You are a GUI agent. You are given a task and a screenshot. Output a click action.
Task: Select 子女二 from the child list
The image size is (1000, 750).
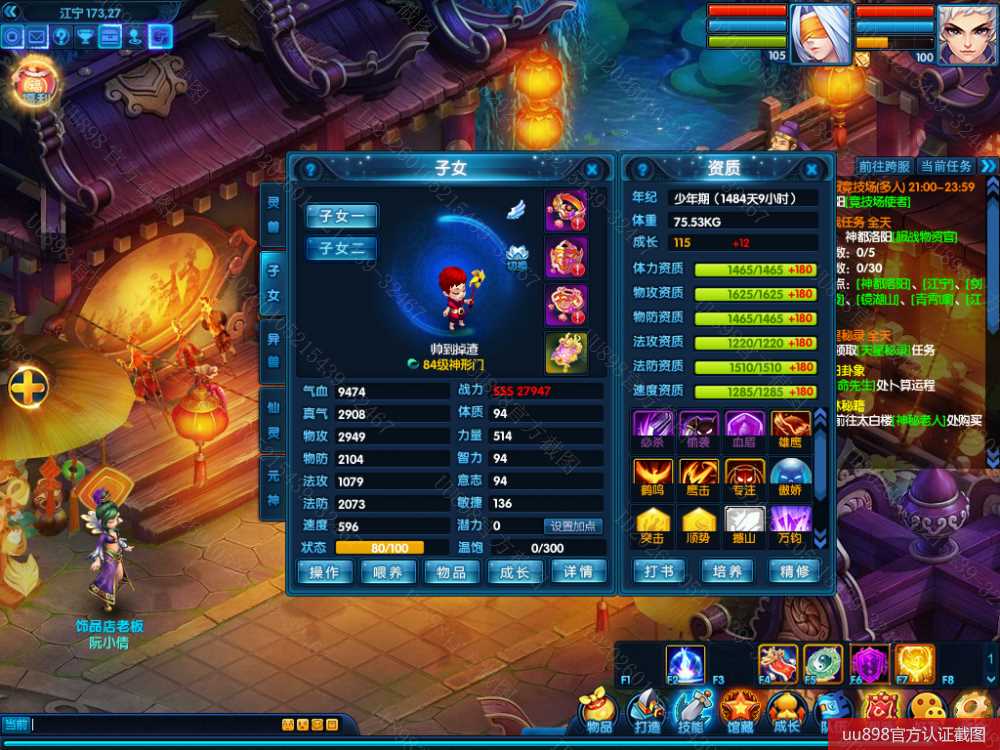click(342, 247)
